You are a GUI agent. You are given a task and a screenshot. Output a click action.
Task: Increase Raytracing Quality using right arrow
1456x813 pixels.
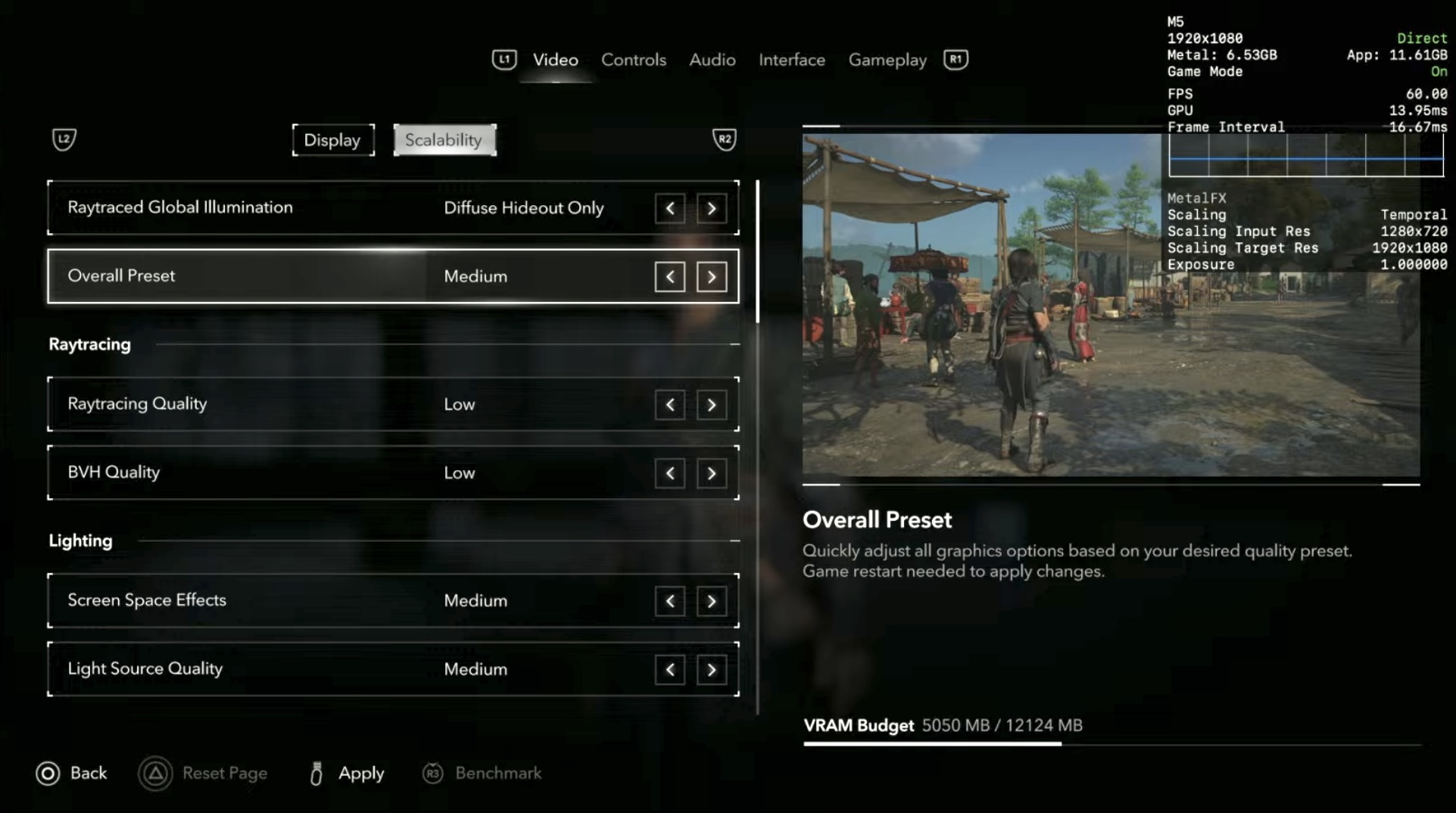point(711,405)
